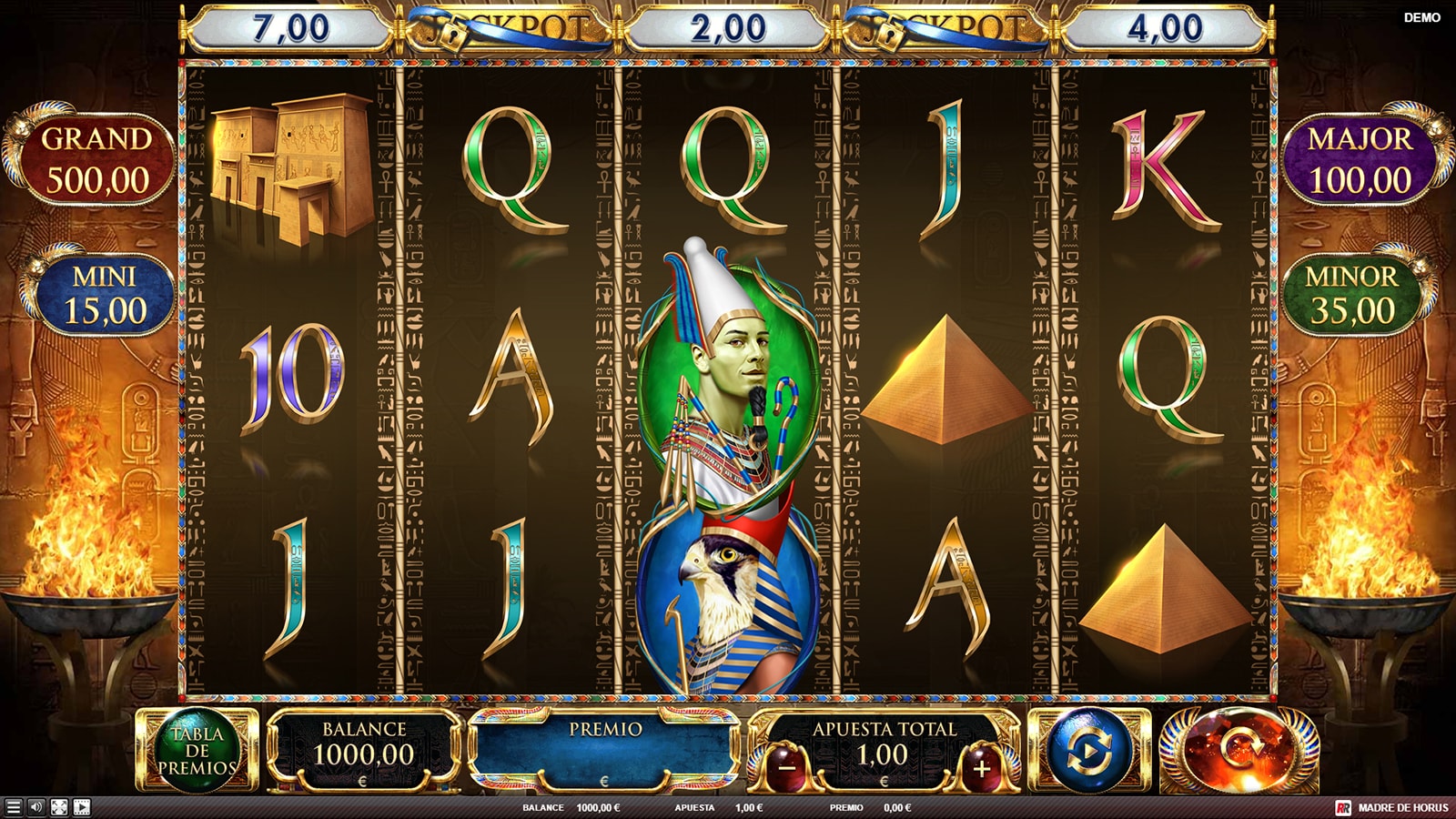This screenshot has height=819, width=1456.
Task: Increase the total bet with plus button
Action: [981, 768]
